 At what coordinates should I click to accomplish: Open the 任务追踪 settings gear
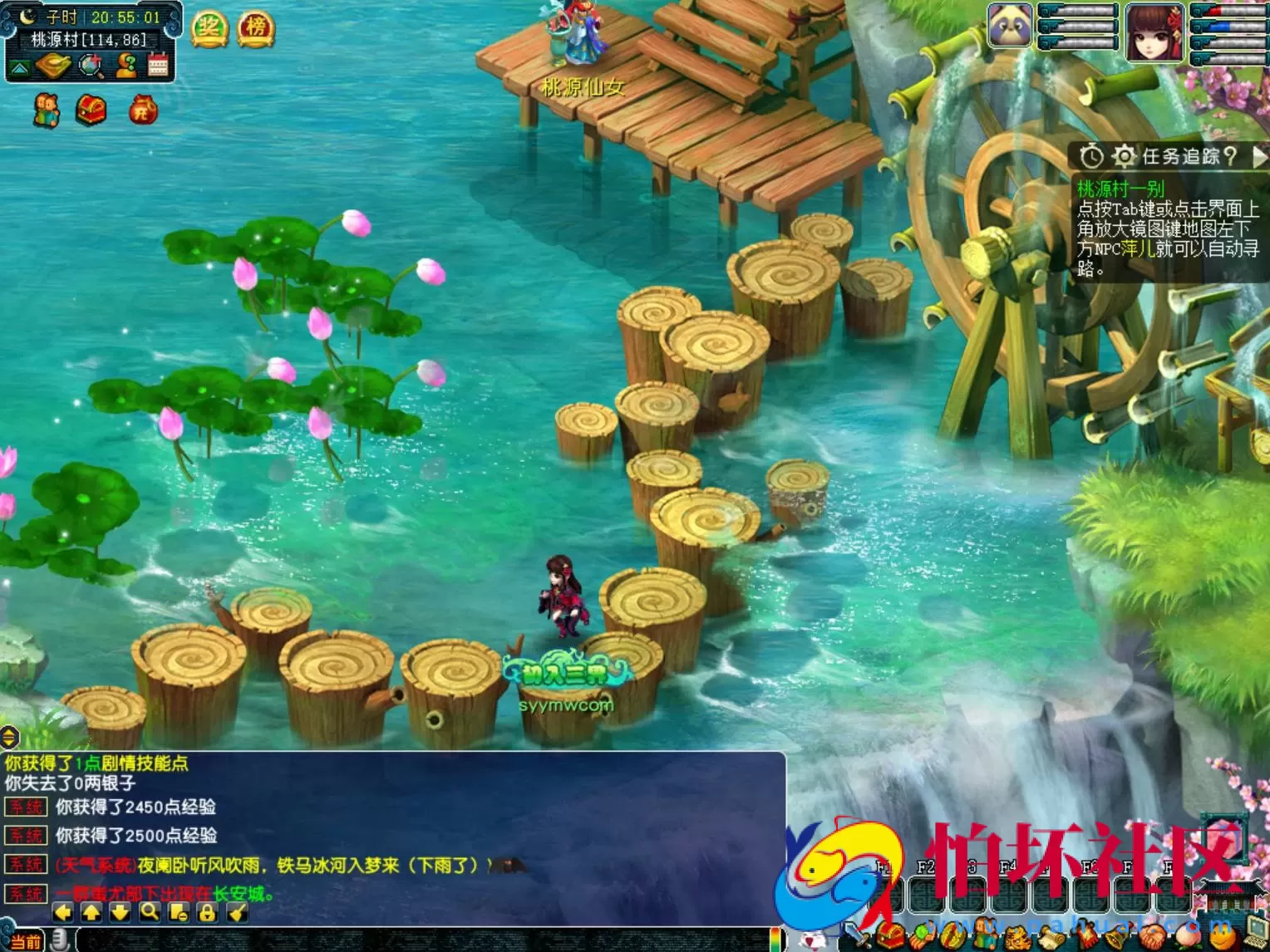1124,155
